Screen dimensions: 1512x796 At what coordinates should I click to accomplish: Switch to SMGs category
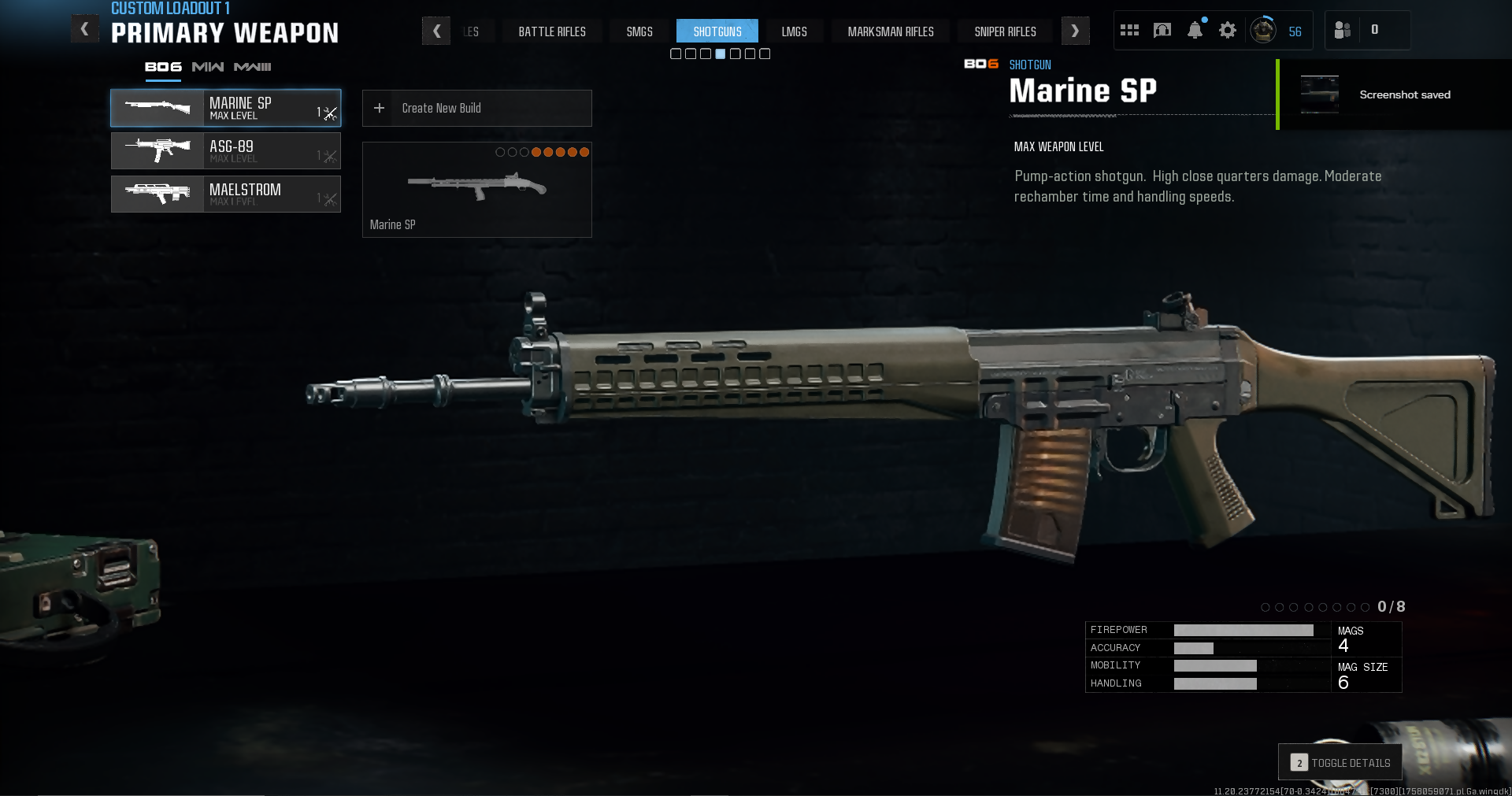pyautogui.click(x=639, y=31)
